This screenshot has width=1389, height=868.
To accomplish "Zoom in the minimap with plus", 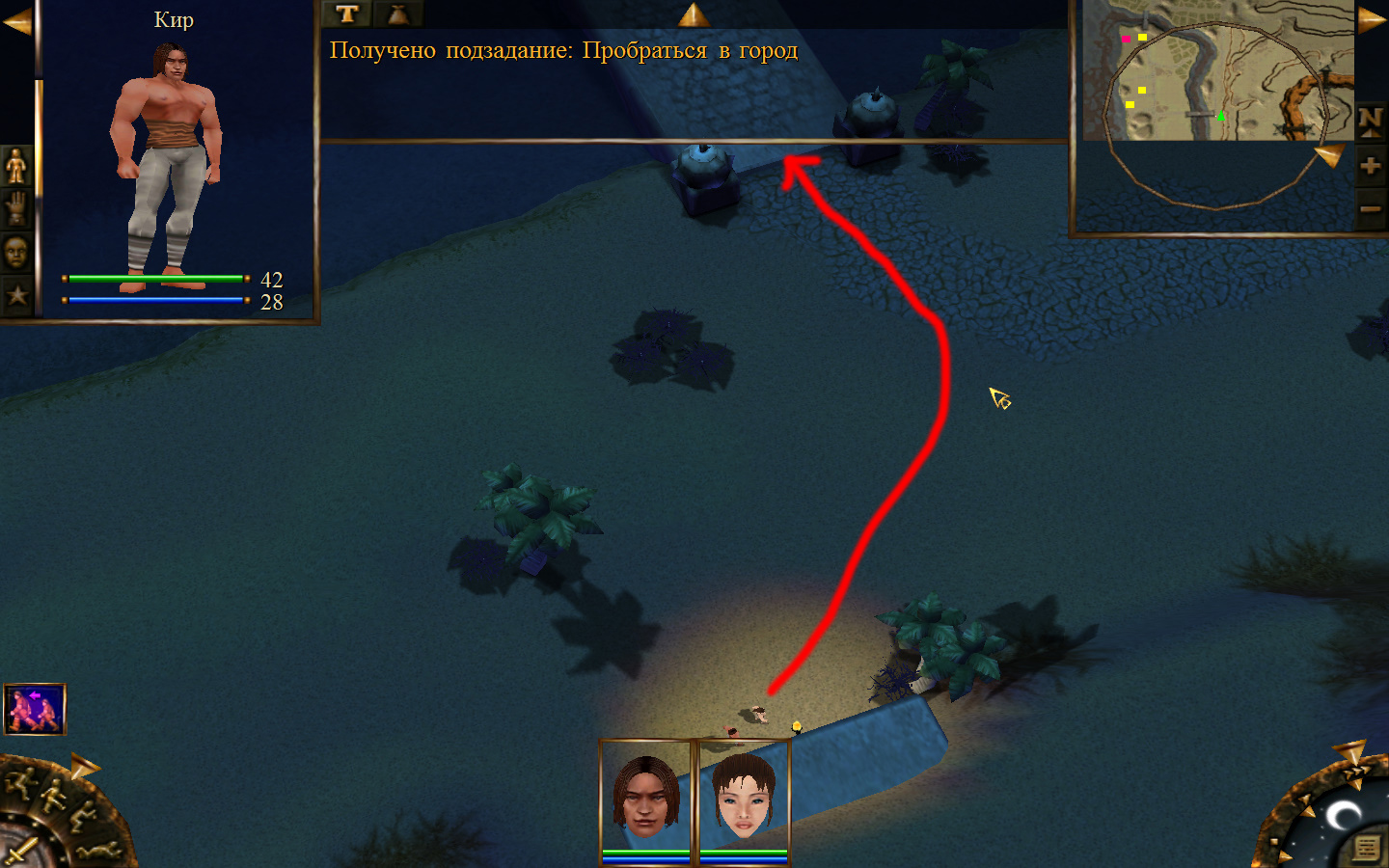I will pyautogui.click(x=1371, y=166).
